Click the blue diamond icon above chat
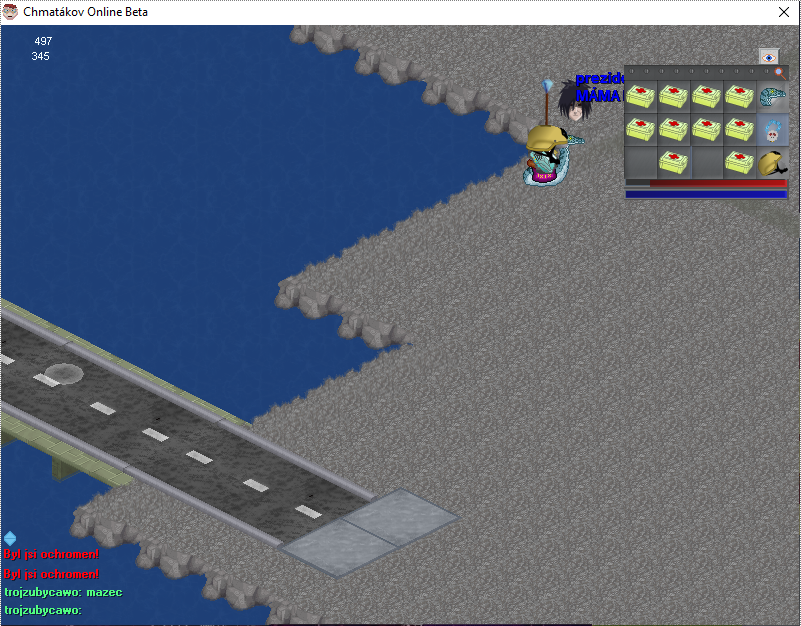The image size is (801, 626). [x=10, y=538]
